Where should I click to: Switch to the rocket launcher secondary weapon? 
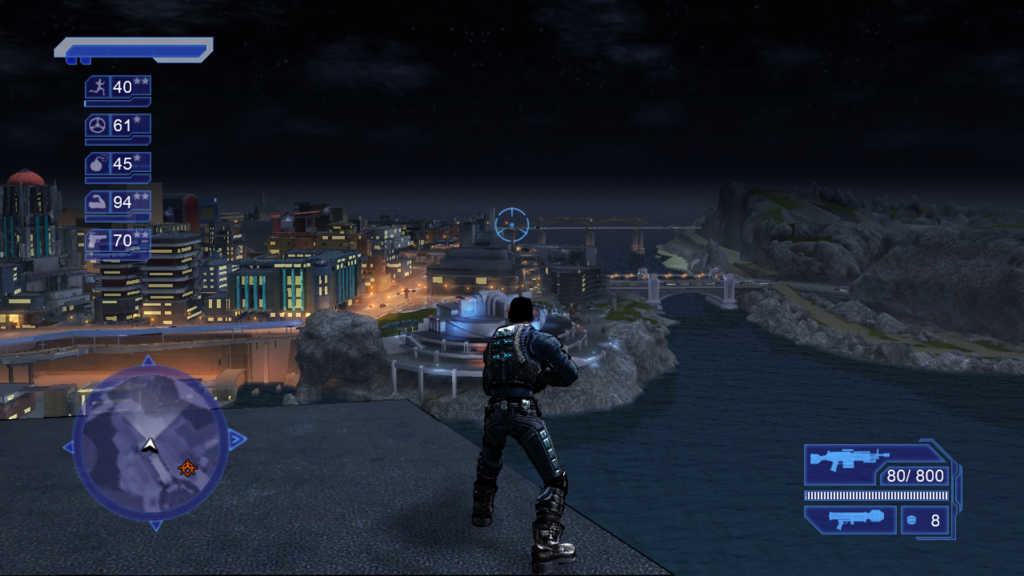[x=848, y=520]
